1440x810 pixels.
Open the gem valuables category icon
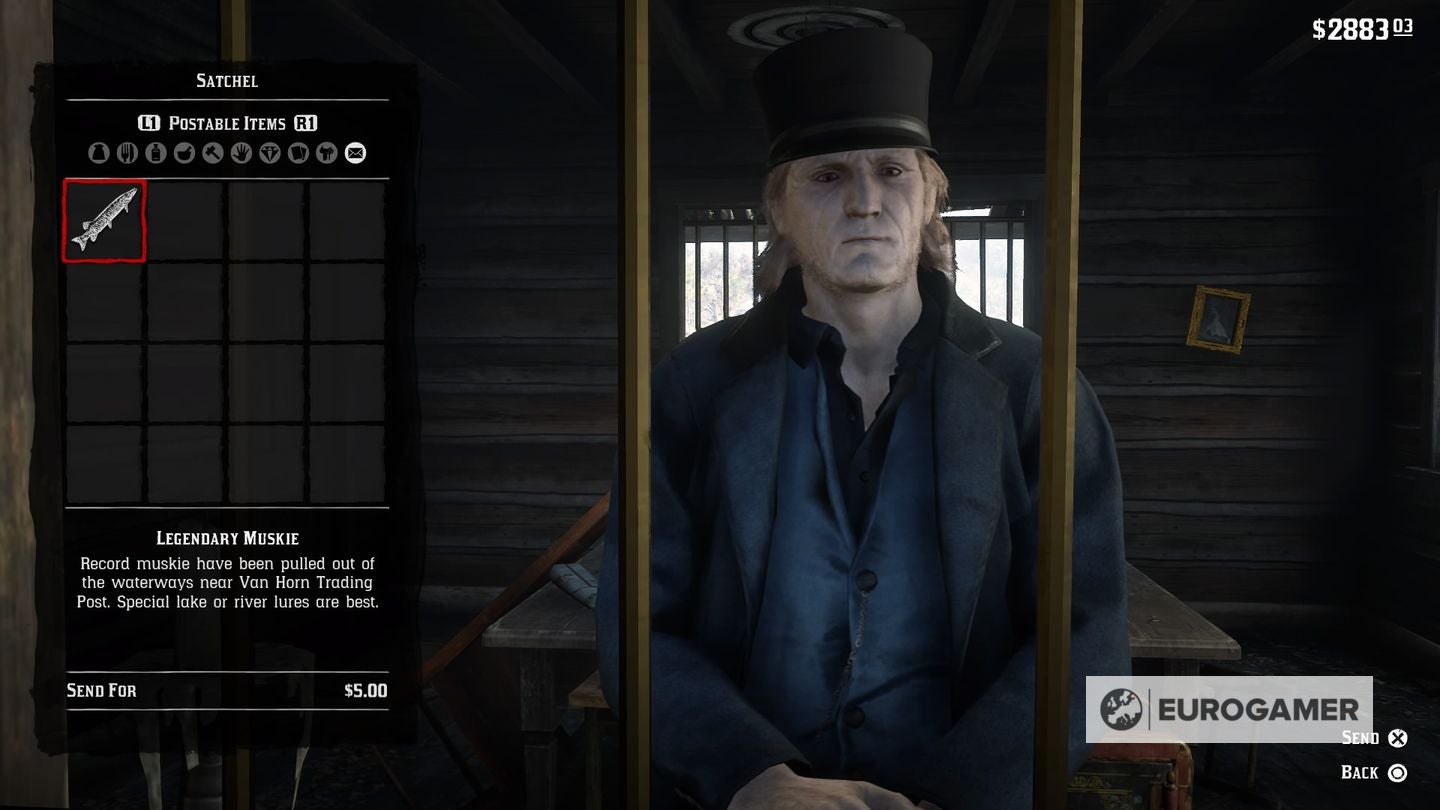tap(269, 153)
